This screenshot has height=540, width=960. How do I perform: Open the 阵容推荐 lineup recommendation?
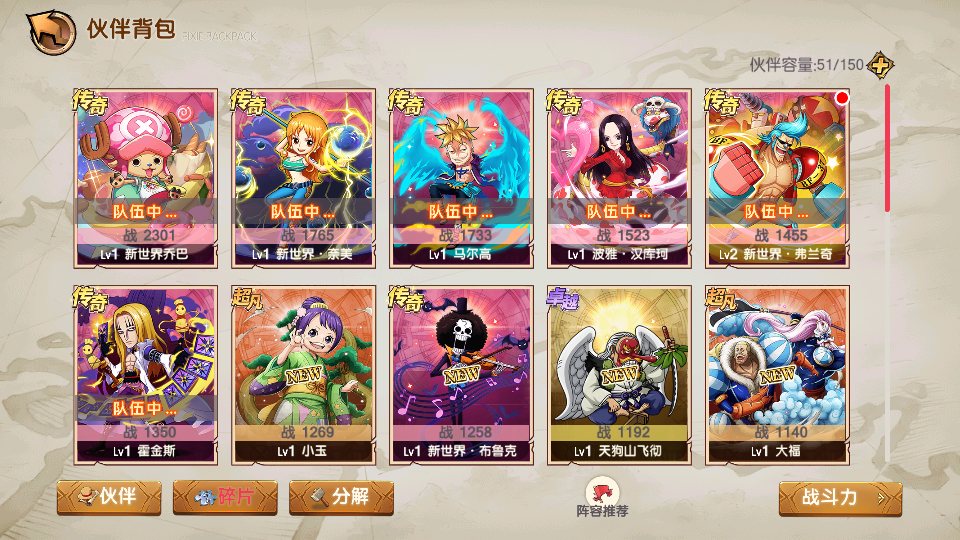coord(602,497)
